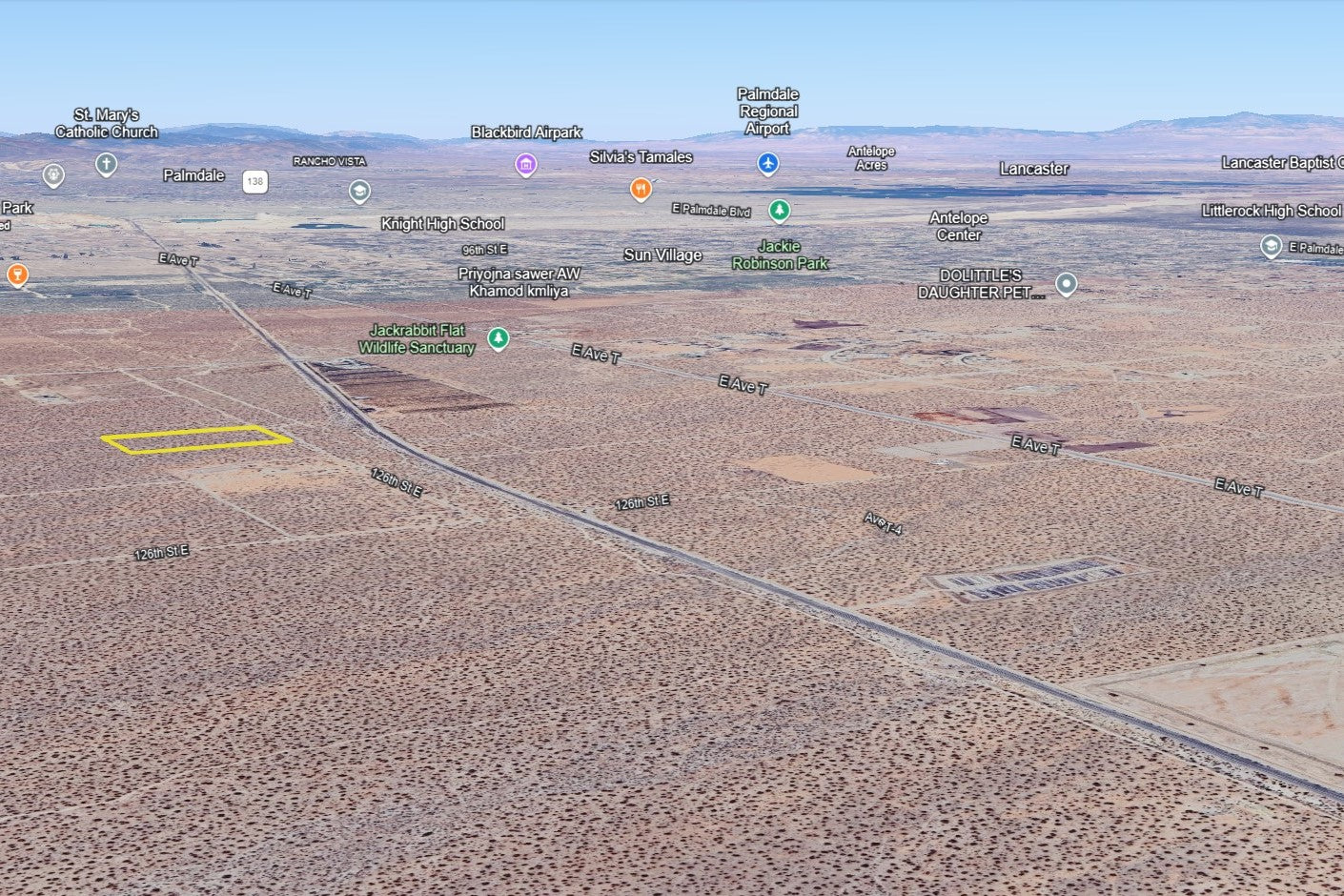Screen dimensions: 1344x896
Task: Click the Palmdale Regional Airport airplane marker
Action: 768,163
